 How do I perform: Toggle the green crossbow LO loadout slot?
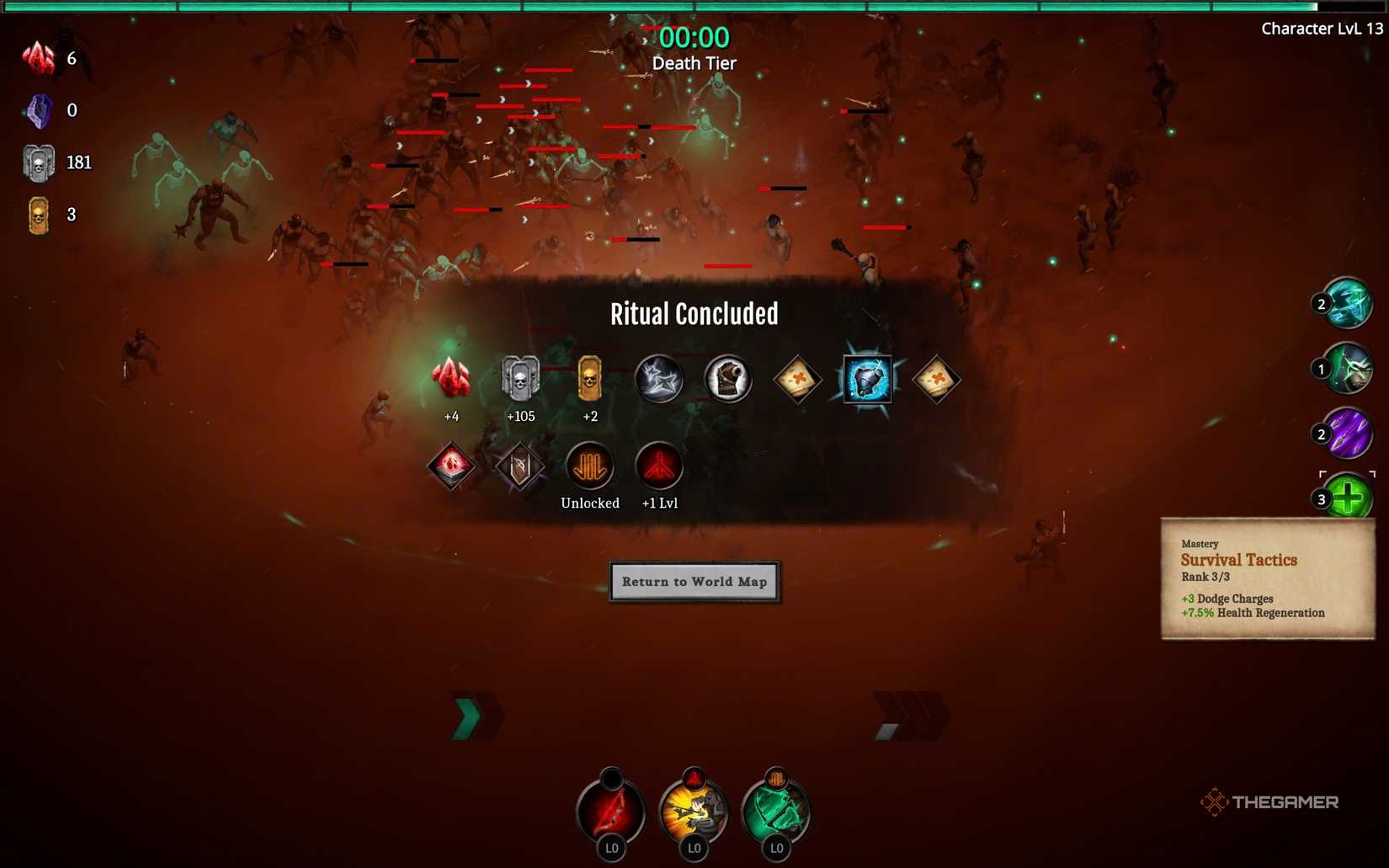point(775,810)
